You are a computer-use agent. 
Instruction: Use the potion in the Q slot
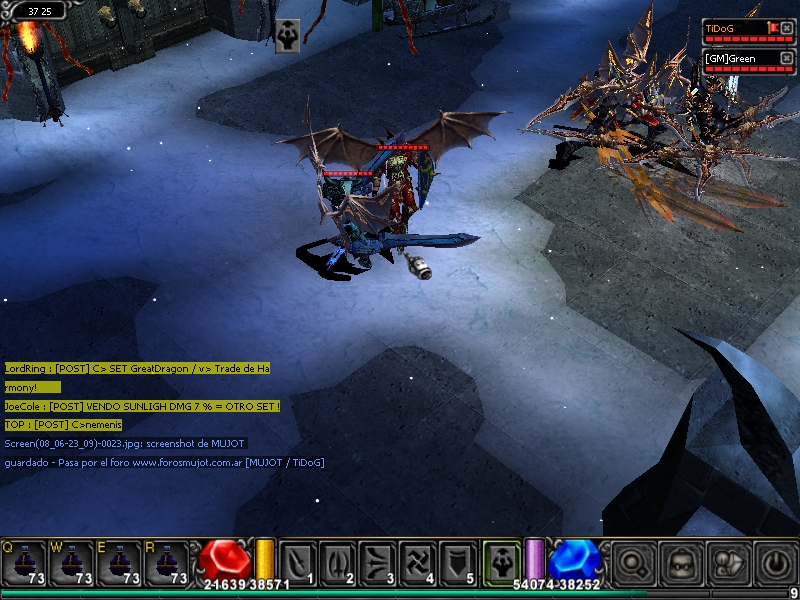coord(23,562)
